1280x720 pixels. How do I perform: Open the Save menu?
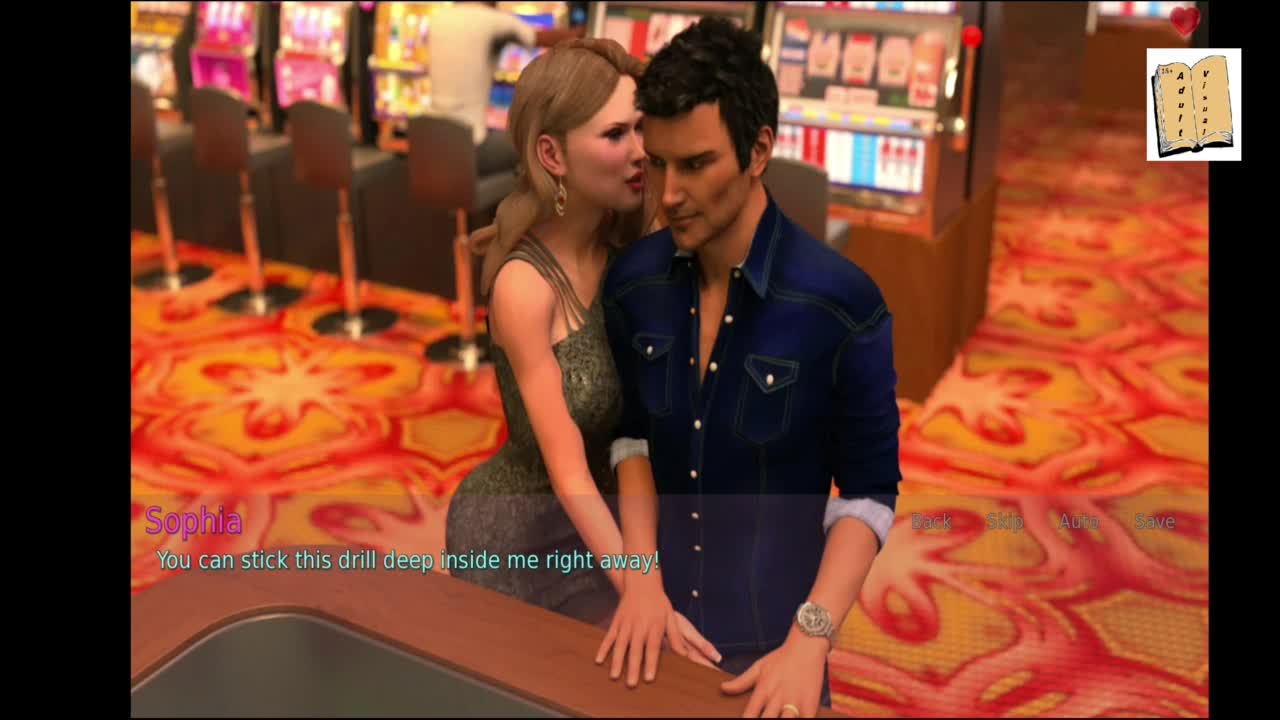pos(1154,521)
